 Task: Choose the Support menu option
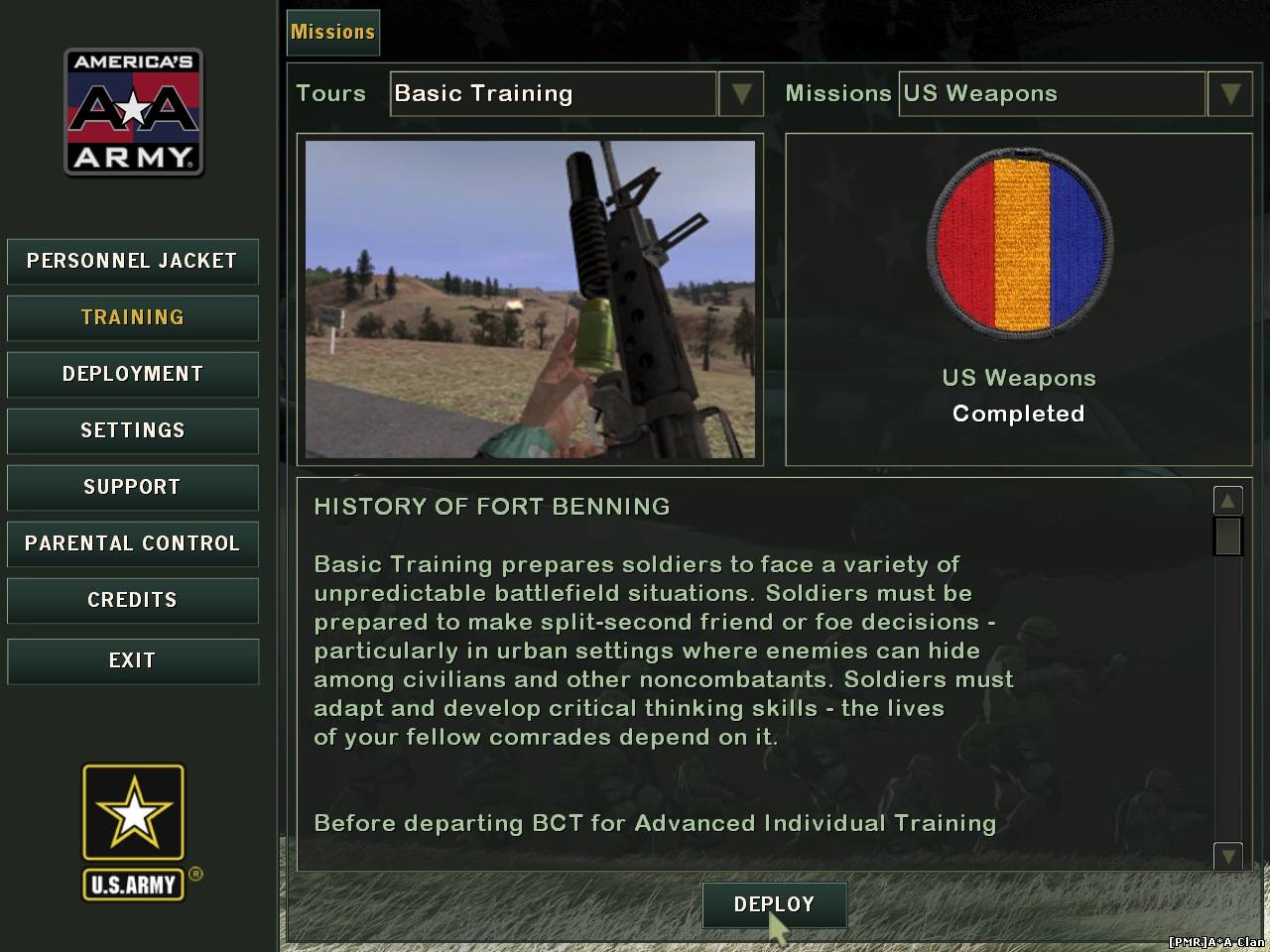click(132, 488)
